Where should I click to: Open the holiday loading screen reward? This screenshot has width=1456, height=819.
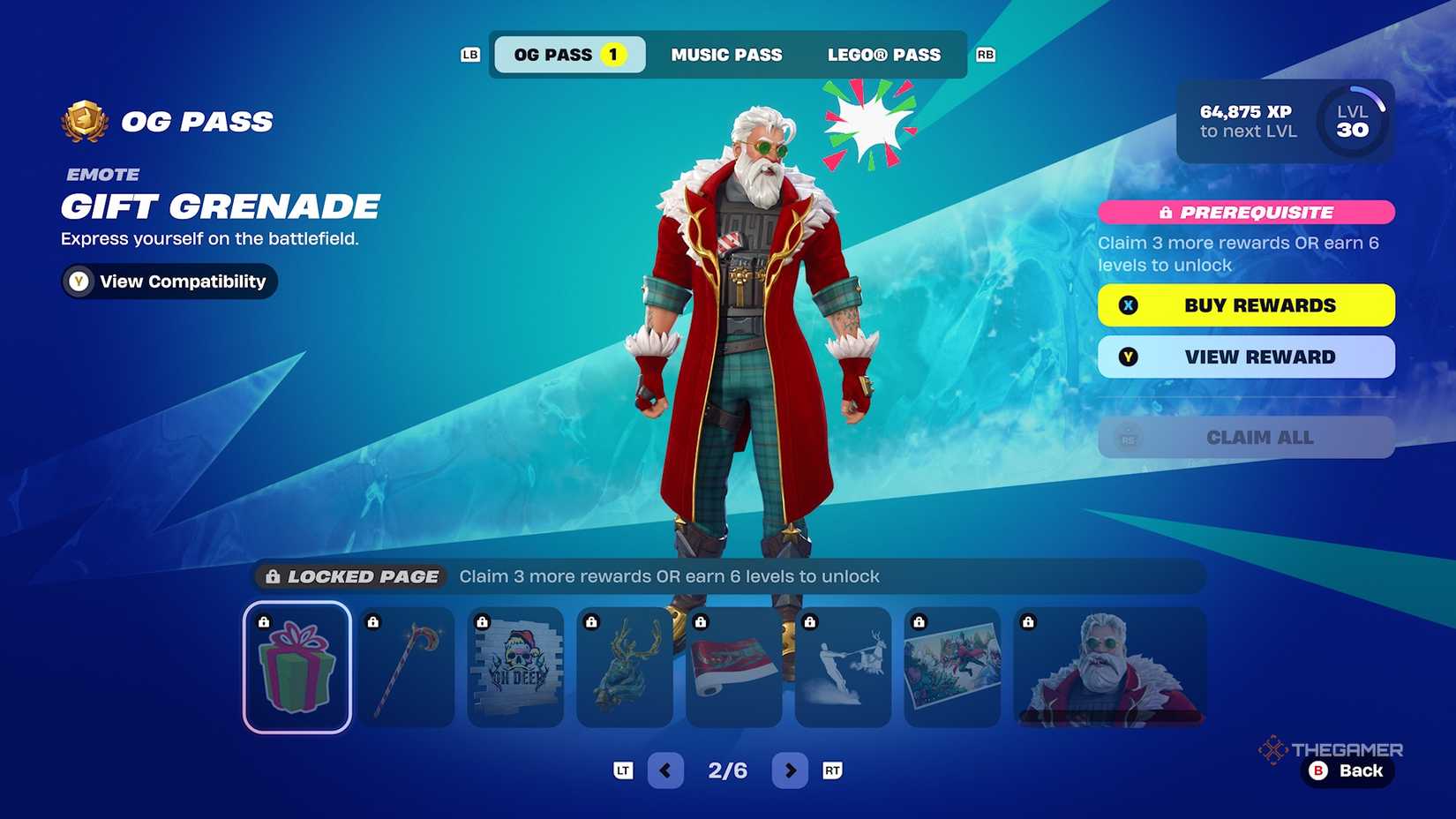click(x=953, y=668)
